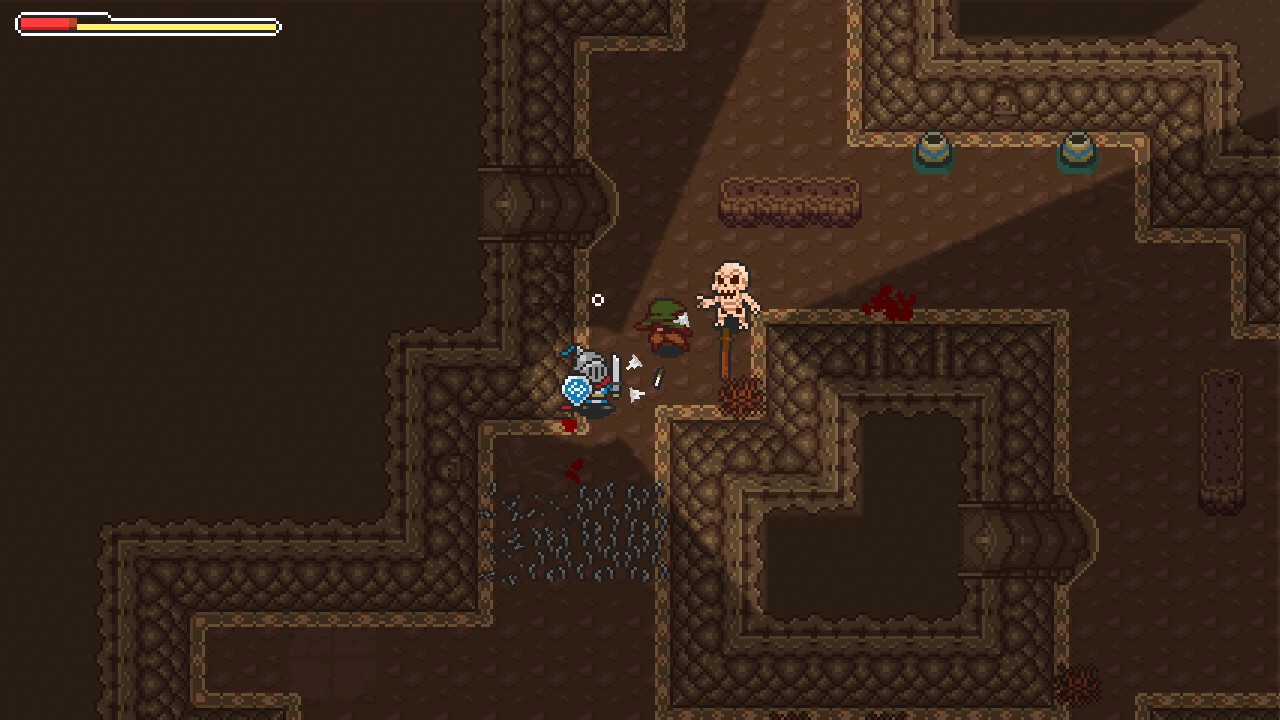The height and width of the screenshot is (720, 1280).
Task: Click the white feathered arrow near the goblin
Action: [683, 318]
